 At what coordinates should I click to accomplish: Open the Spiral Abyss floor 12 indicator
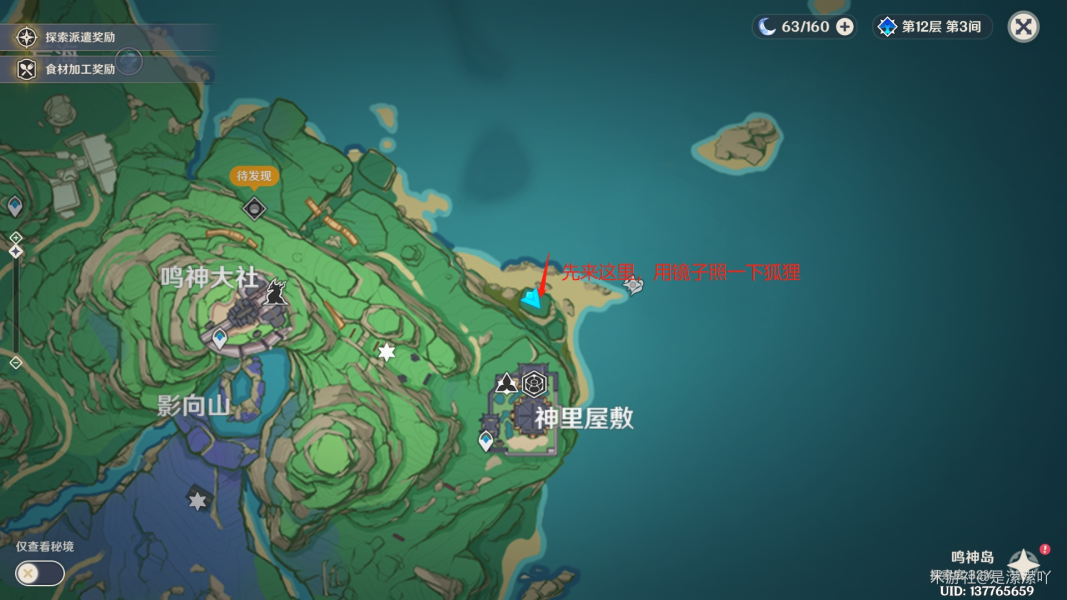tap(930, 27)
